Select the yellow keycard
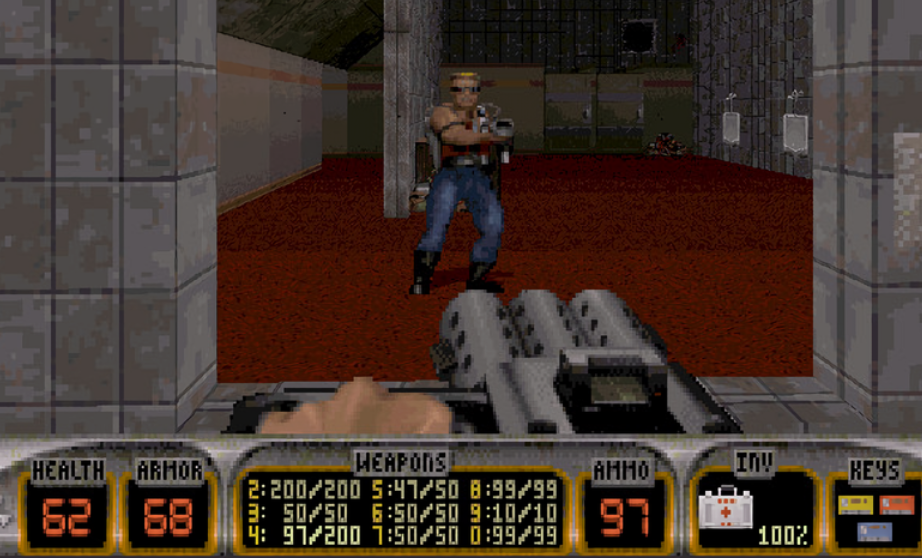 (856, 503)
